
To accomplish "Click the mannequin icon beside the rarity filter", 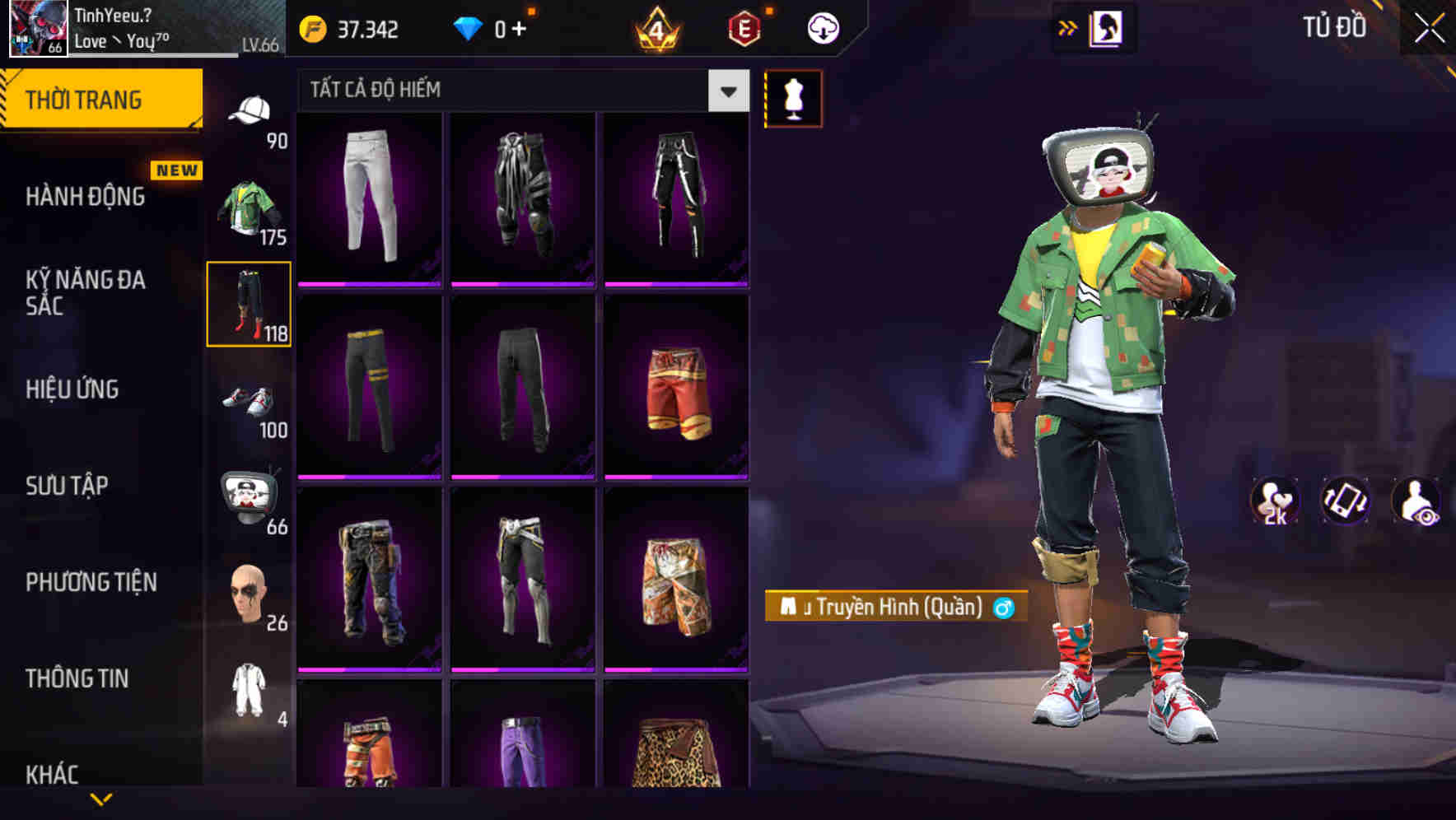I will tap(793, 98).
